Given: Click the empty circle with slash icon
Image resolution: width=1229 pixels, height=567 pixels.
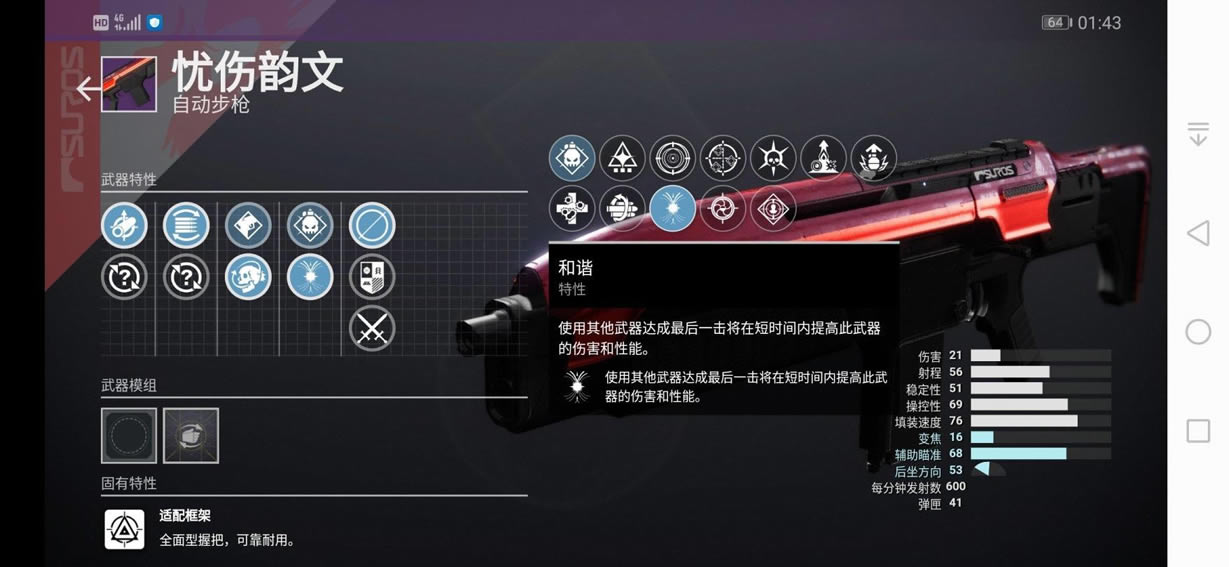Looking at the screenshot, I should (x=372, y=226).
